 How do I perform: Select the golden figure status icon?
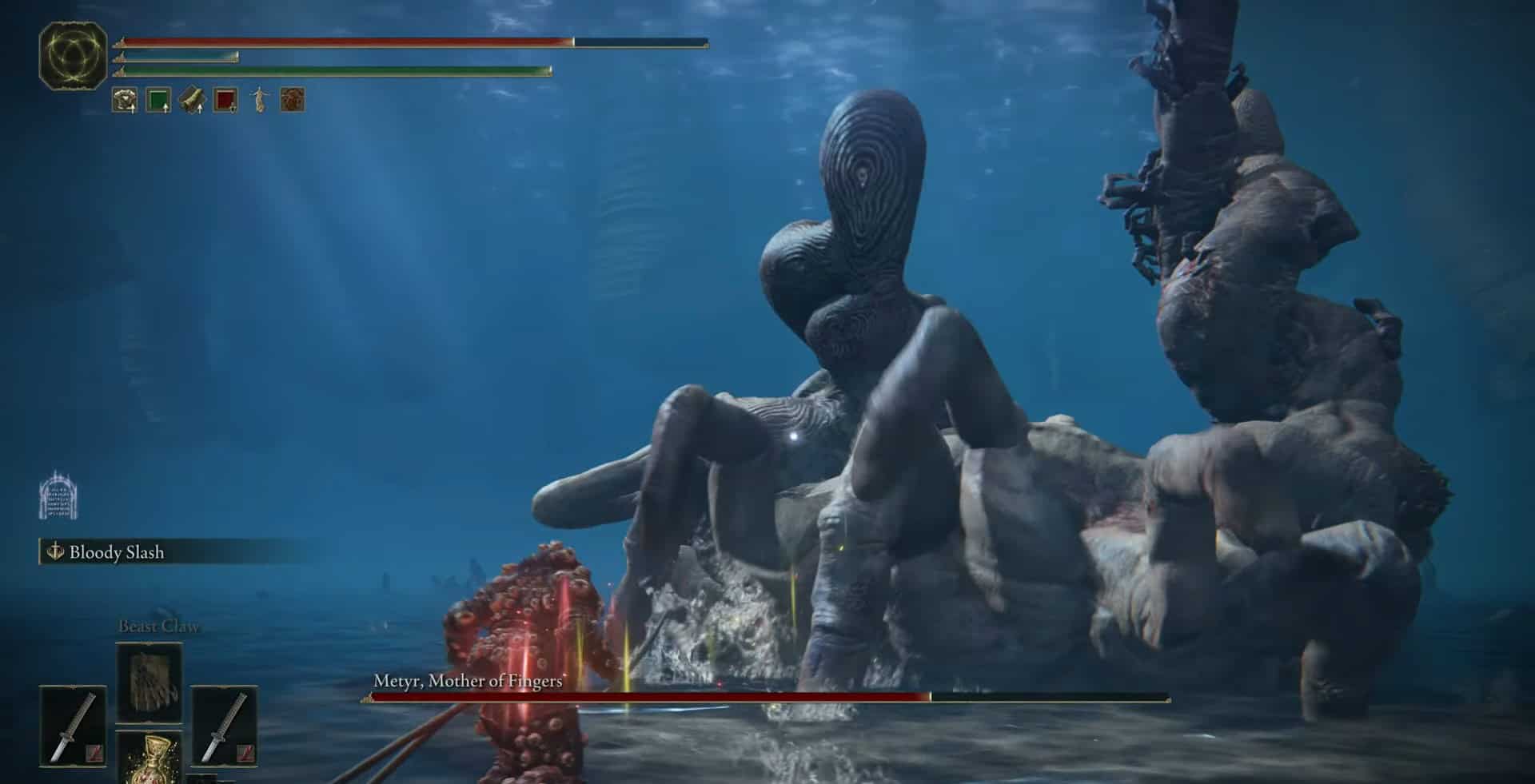(259, 101)
